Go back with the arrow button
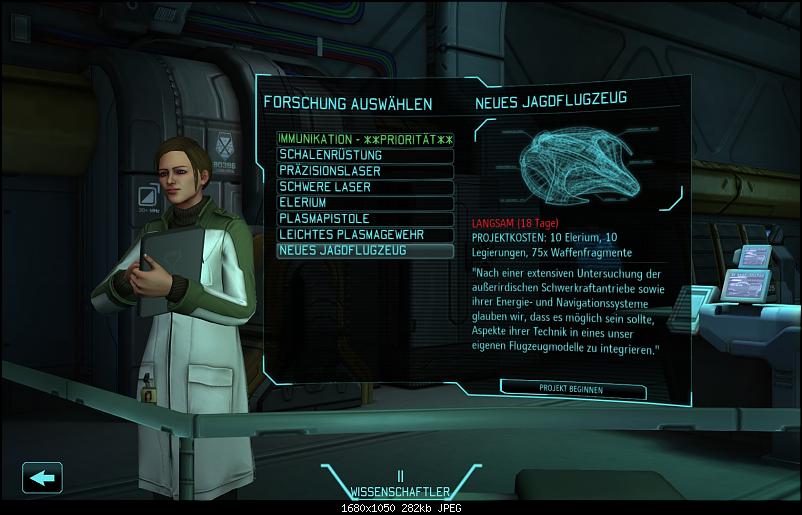The image size is (802, 515). [41, 478]
